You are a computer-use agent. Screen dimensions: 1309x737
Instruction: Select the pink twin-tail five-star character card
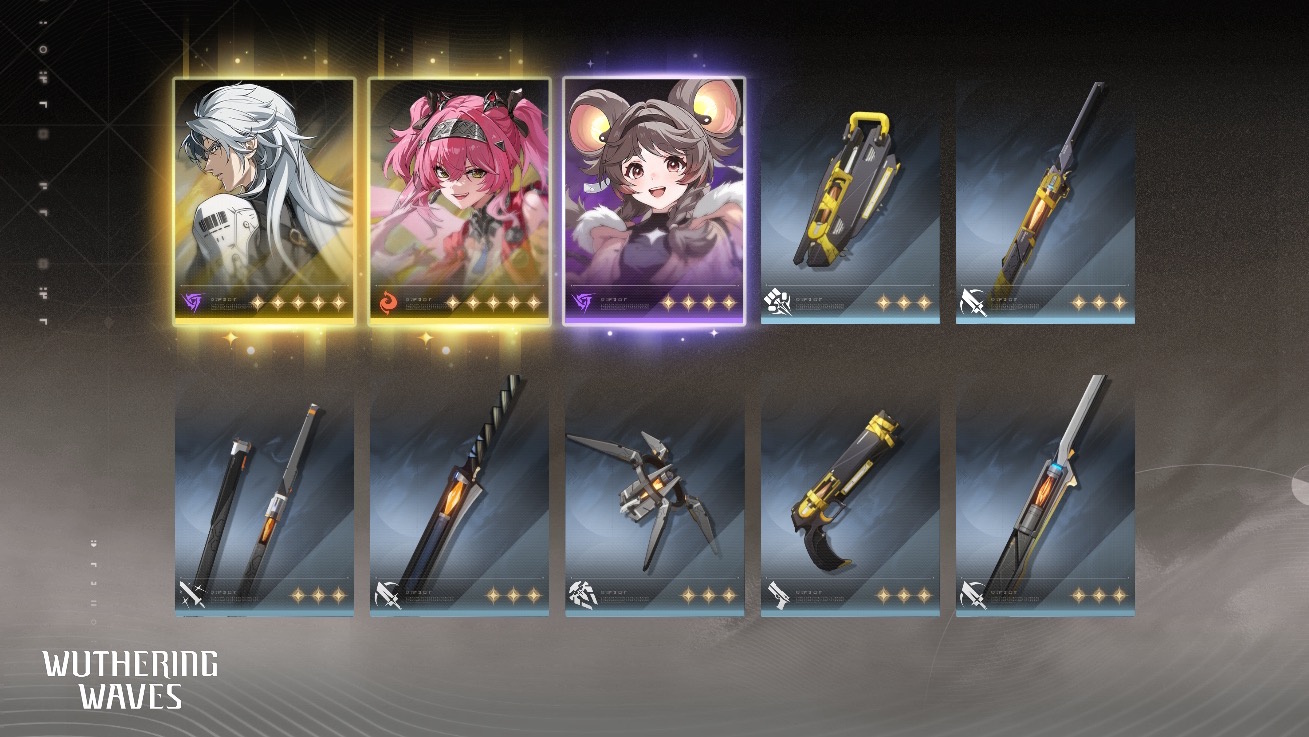click(459, 200)
